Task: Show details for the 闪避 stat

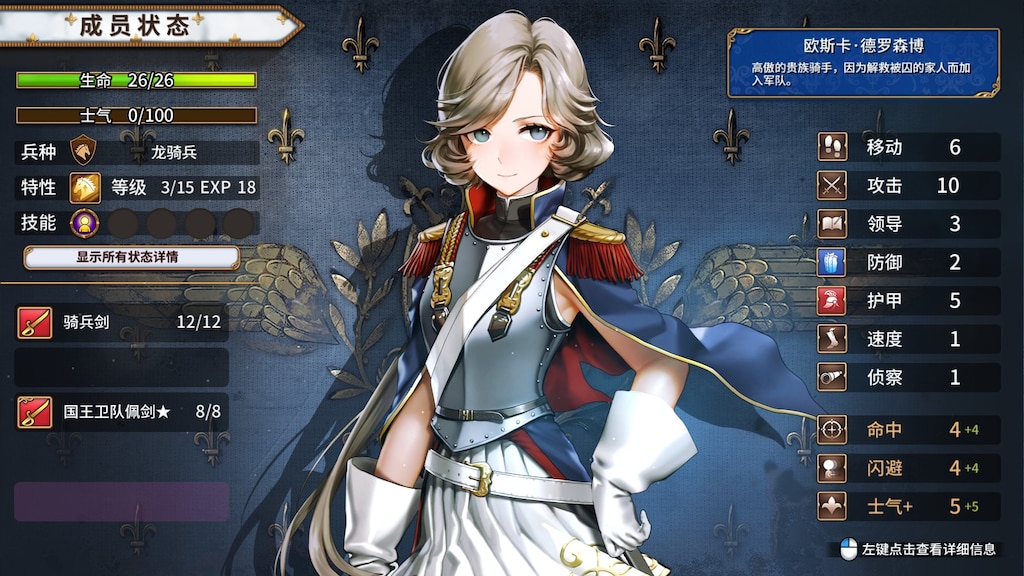Action: pos(908,467)
